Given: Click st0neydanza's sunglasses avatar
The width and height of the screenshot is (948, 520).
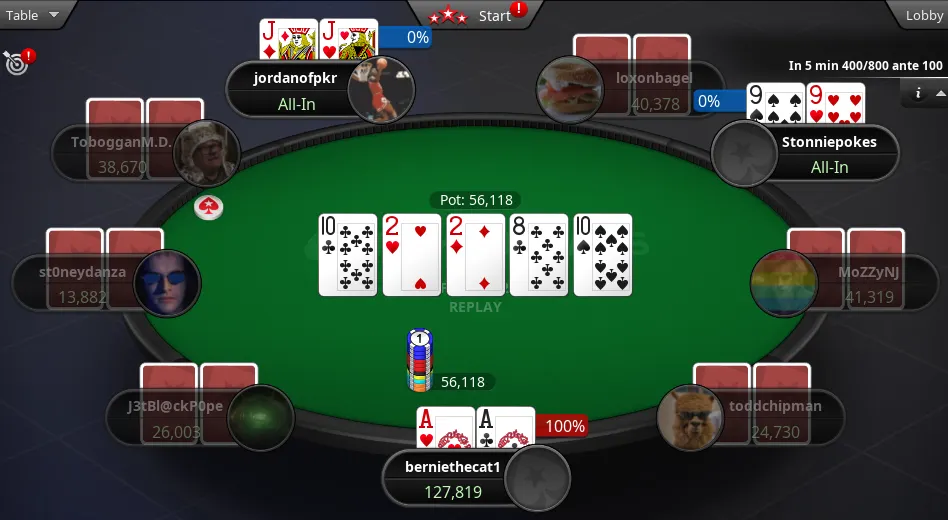Looking at the screenshot, I should [167, 283].
